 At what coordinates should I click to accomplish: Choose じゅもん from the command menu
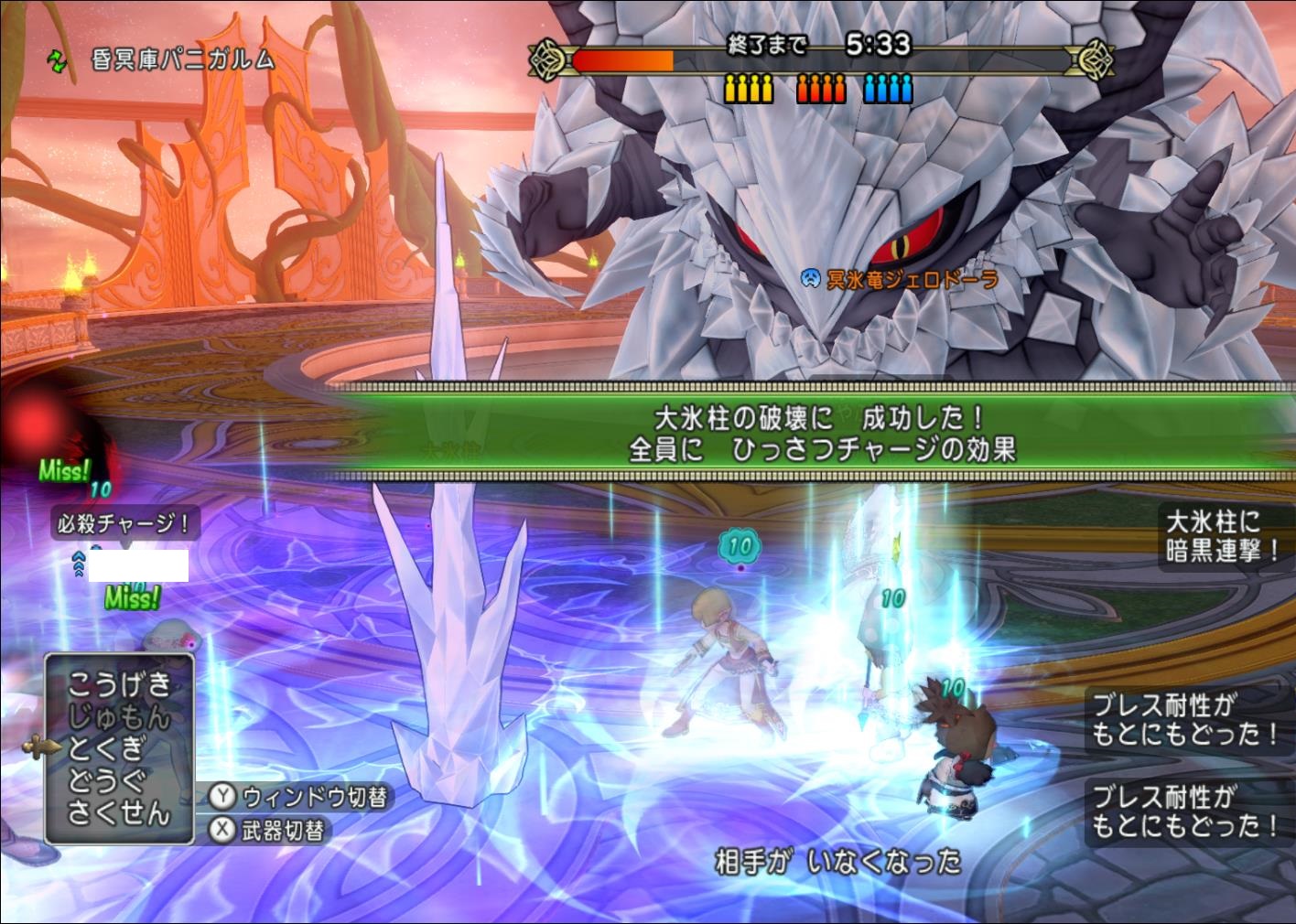[x=118, y=717]
